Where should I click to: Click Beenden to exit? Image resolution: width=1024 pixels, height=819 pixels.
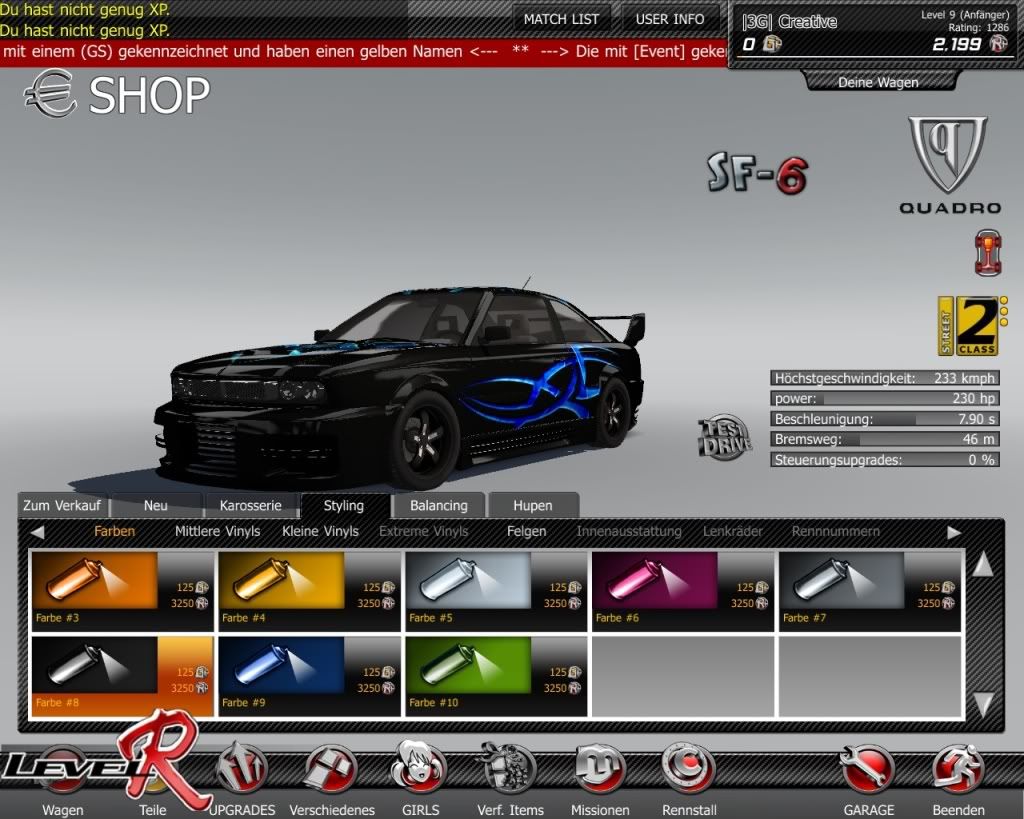958,775
